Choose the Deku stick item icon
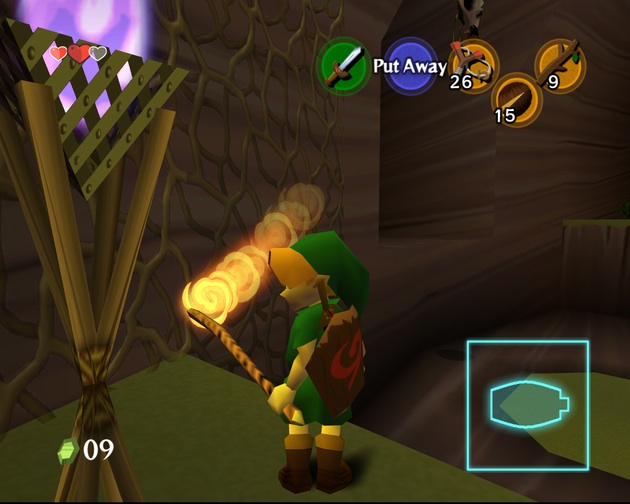The image size is (630, 504). [x=560, y=64]
